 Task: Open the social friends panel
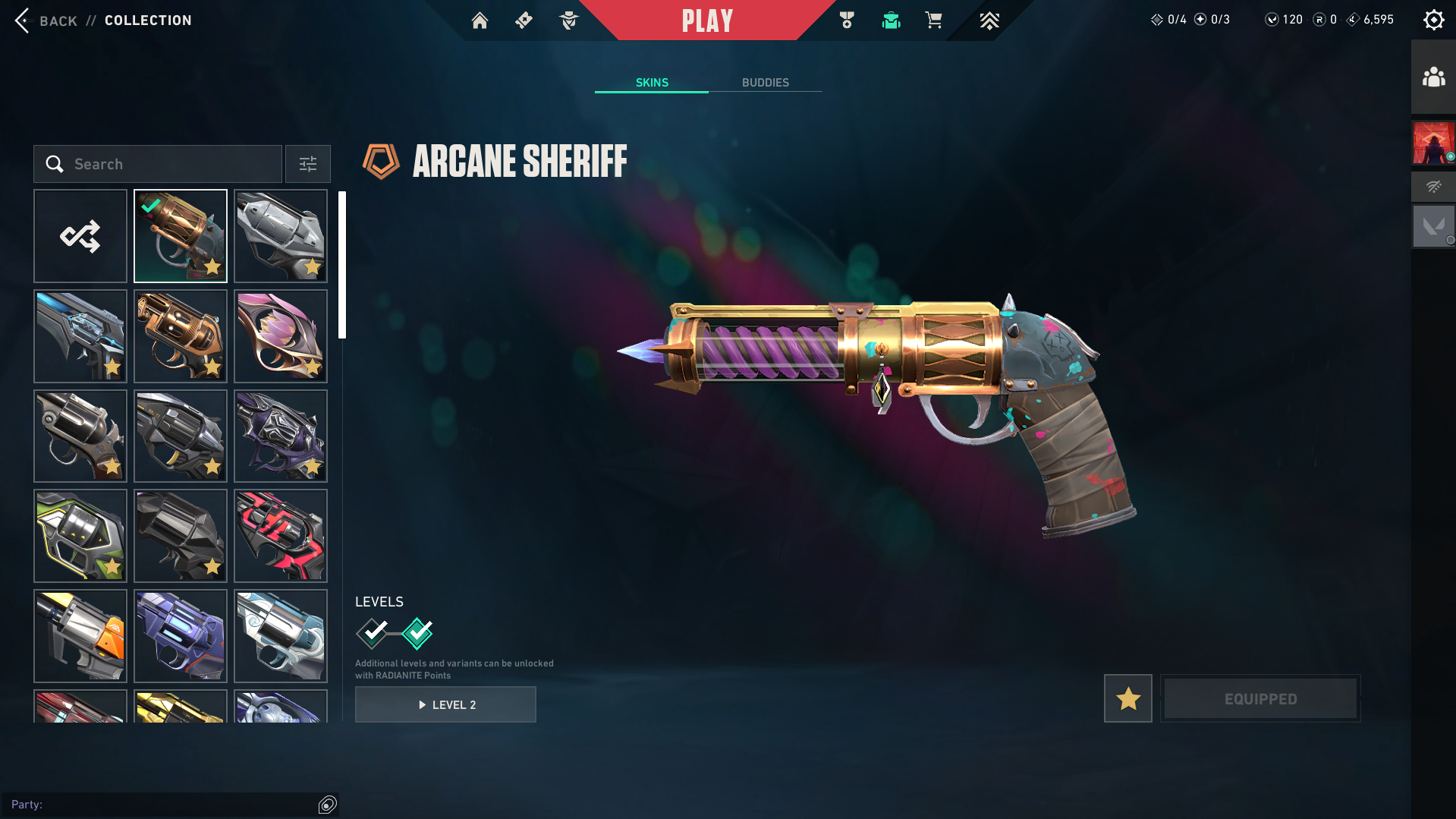pyautogui.click(x=1433, y=77)
